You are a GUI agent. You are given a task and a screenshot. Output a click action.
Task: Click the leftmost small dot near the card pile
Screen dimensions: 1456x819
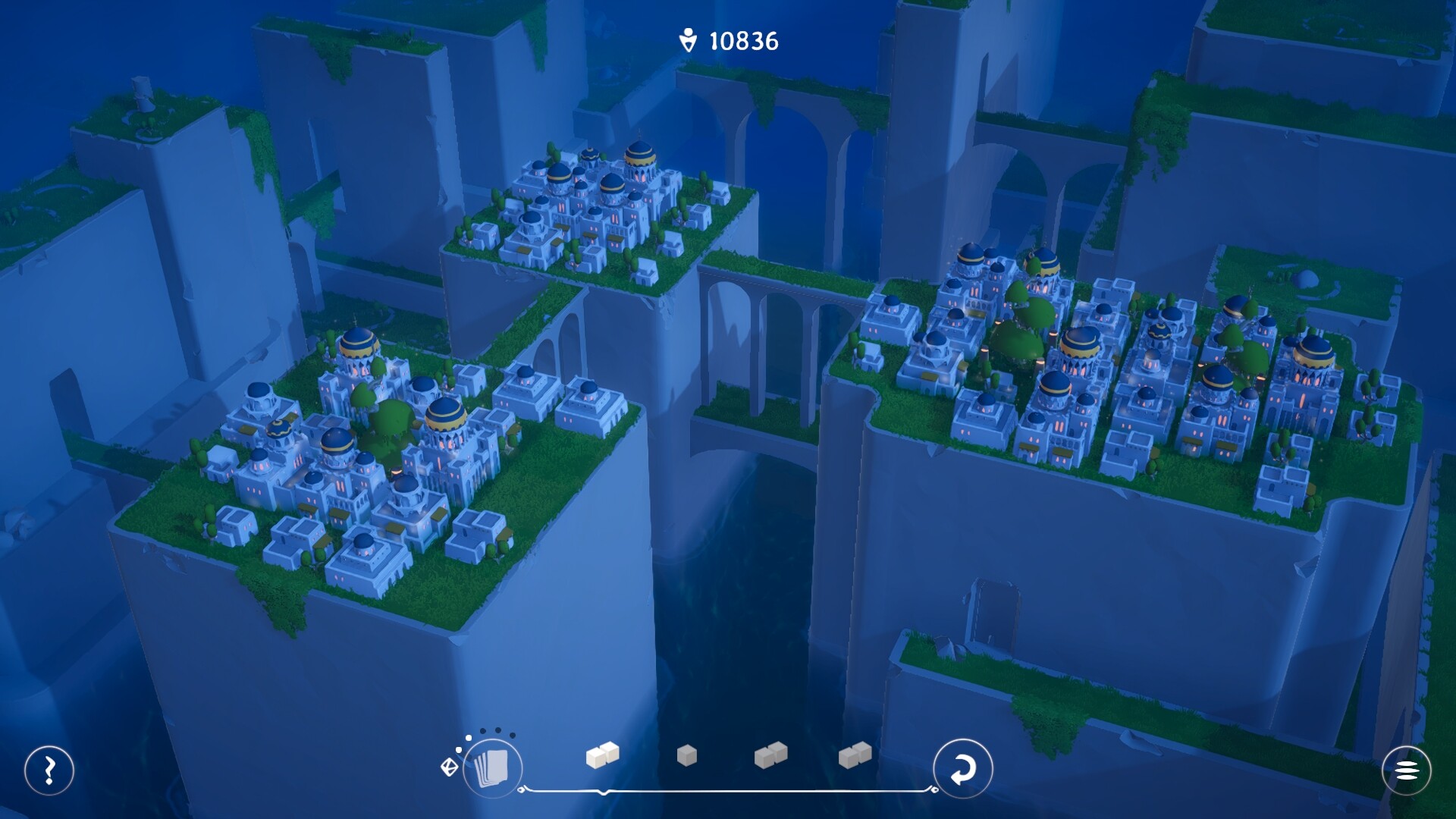(458, 749)
